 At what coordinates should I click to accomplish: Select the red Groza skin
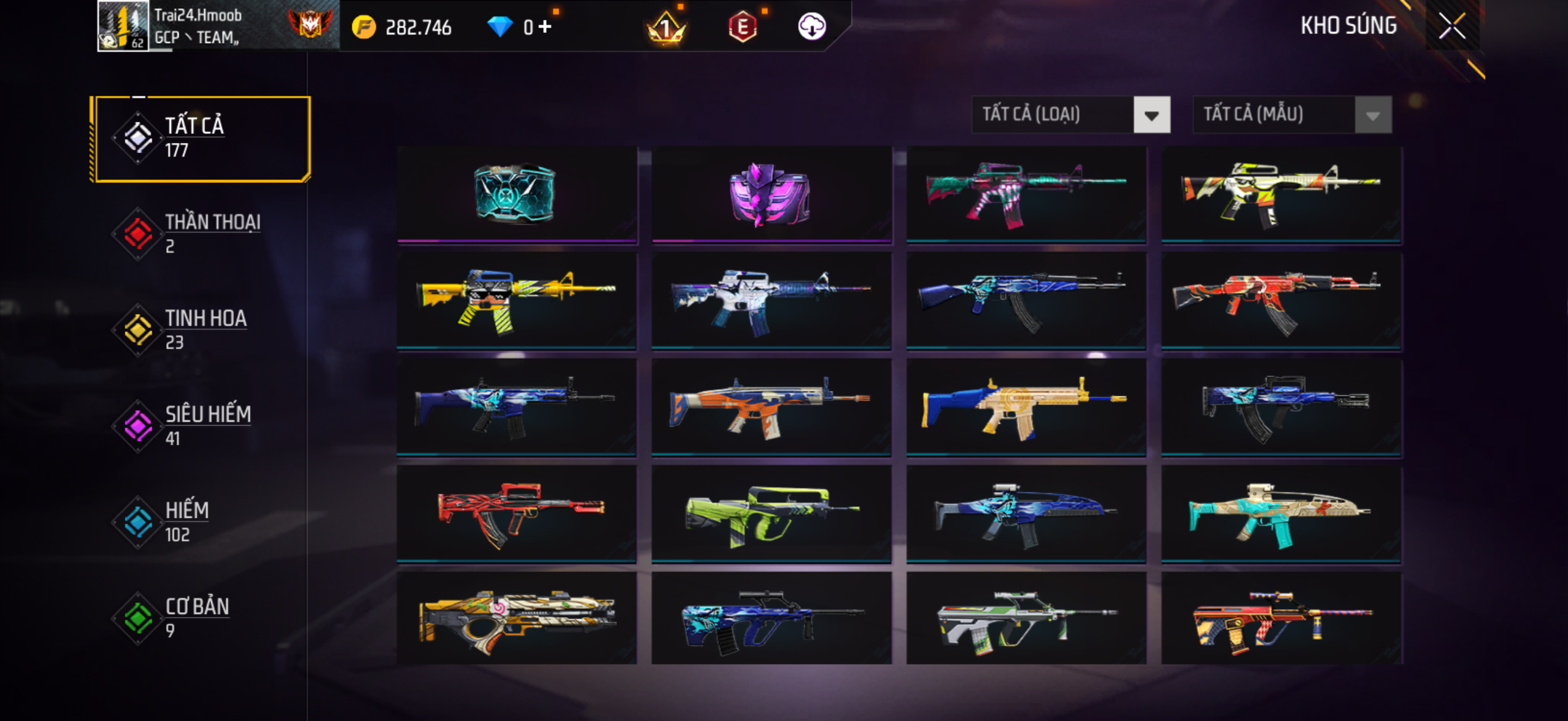(516, 514)
